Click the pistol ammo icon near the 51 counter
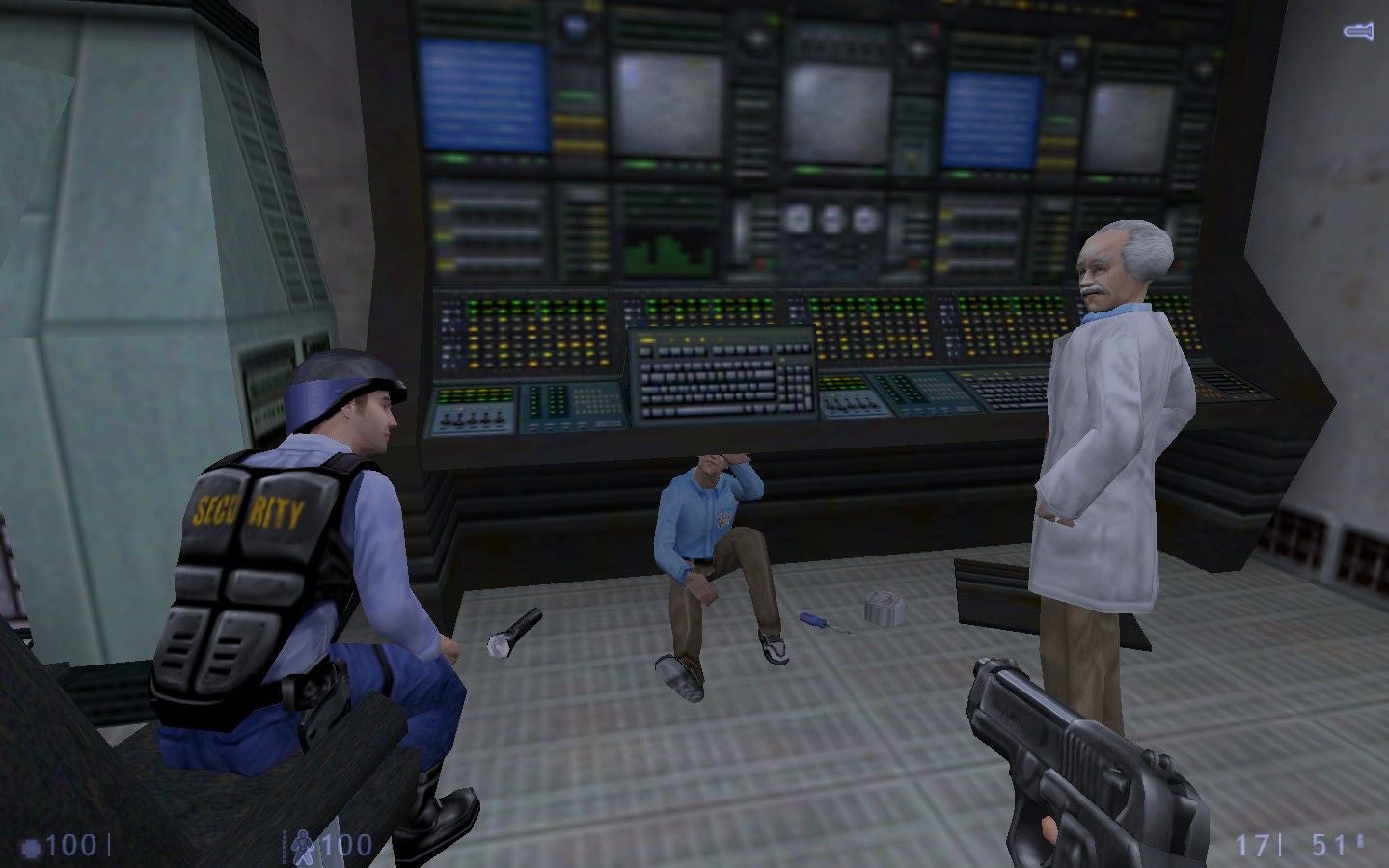This screenshot has width=1389, height=868. tap(1360, 841)
